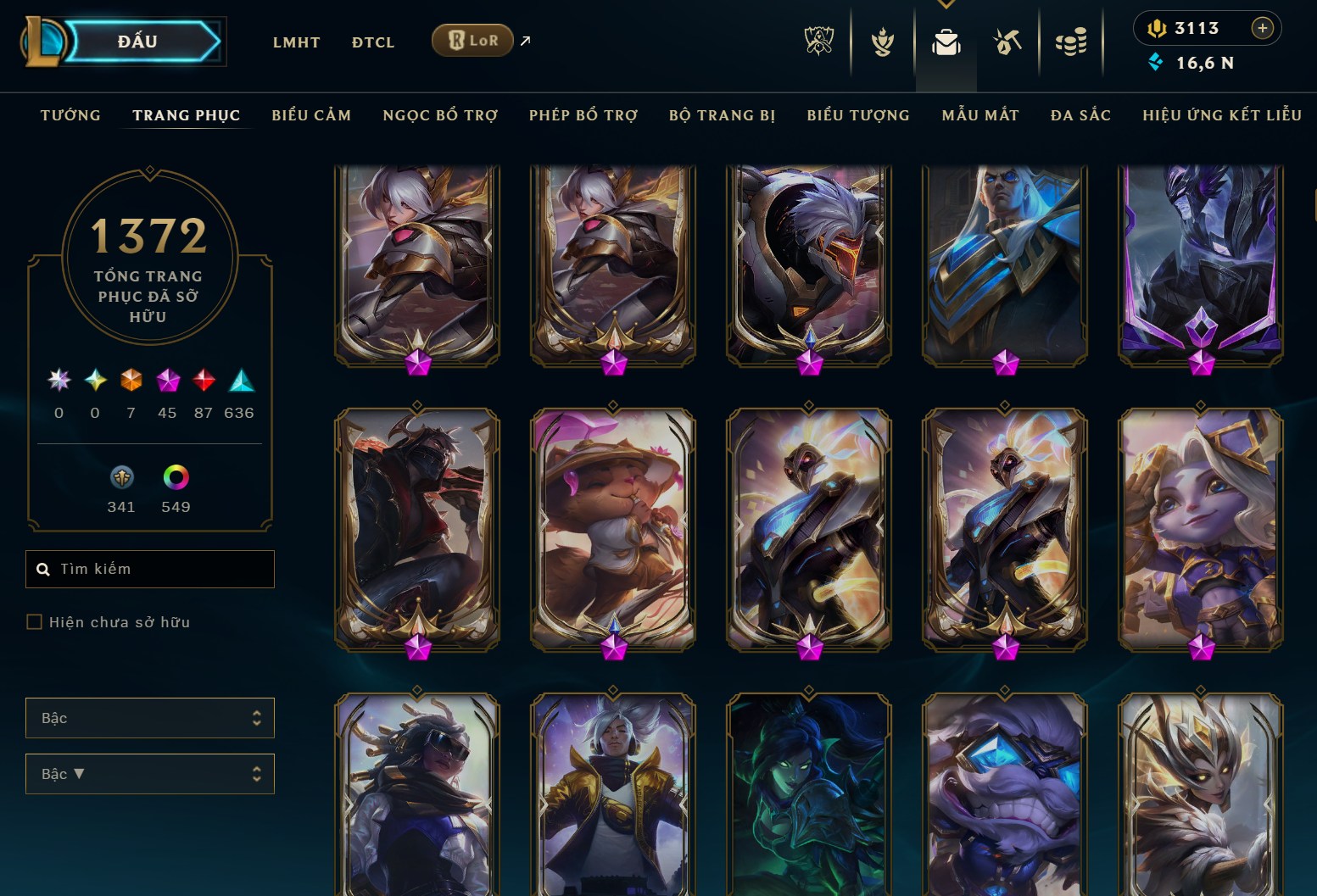Open the Esports Worlds hub icon
Screen dimensions: 1317x896
click(x=818, y=40)
